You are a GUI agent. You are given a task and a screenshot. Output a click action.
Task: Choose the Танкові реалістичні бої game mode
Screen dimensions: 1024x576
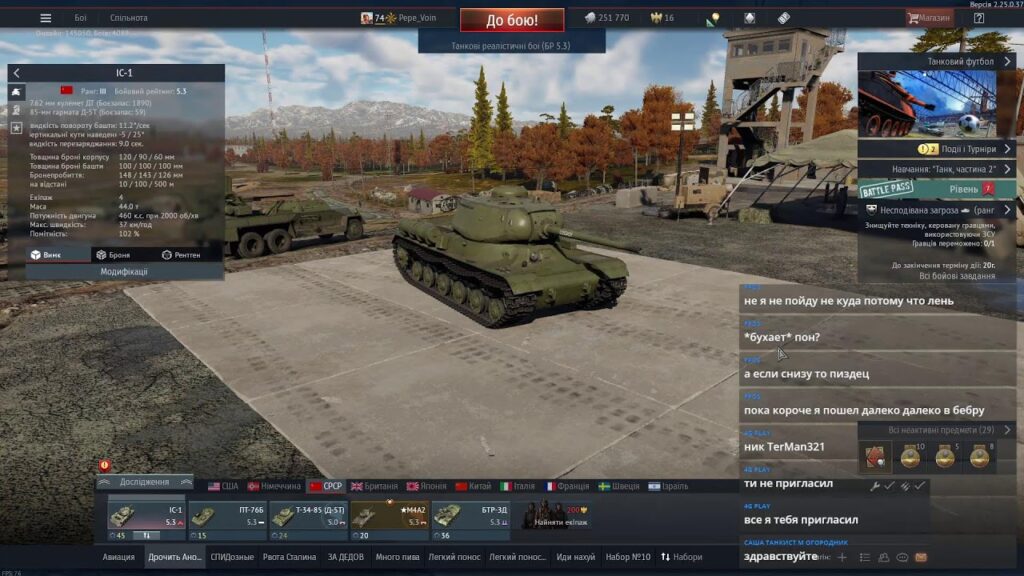(511, 46)
